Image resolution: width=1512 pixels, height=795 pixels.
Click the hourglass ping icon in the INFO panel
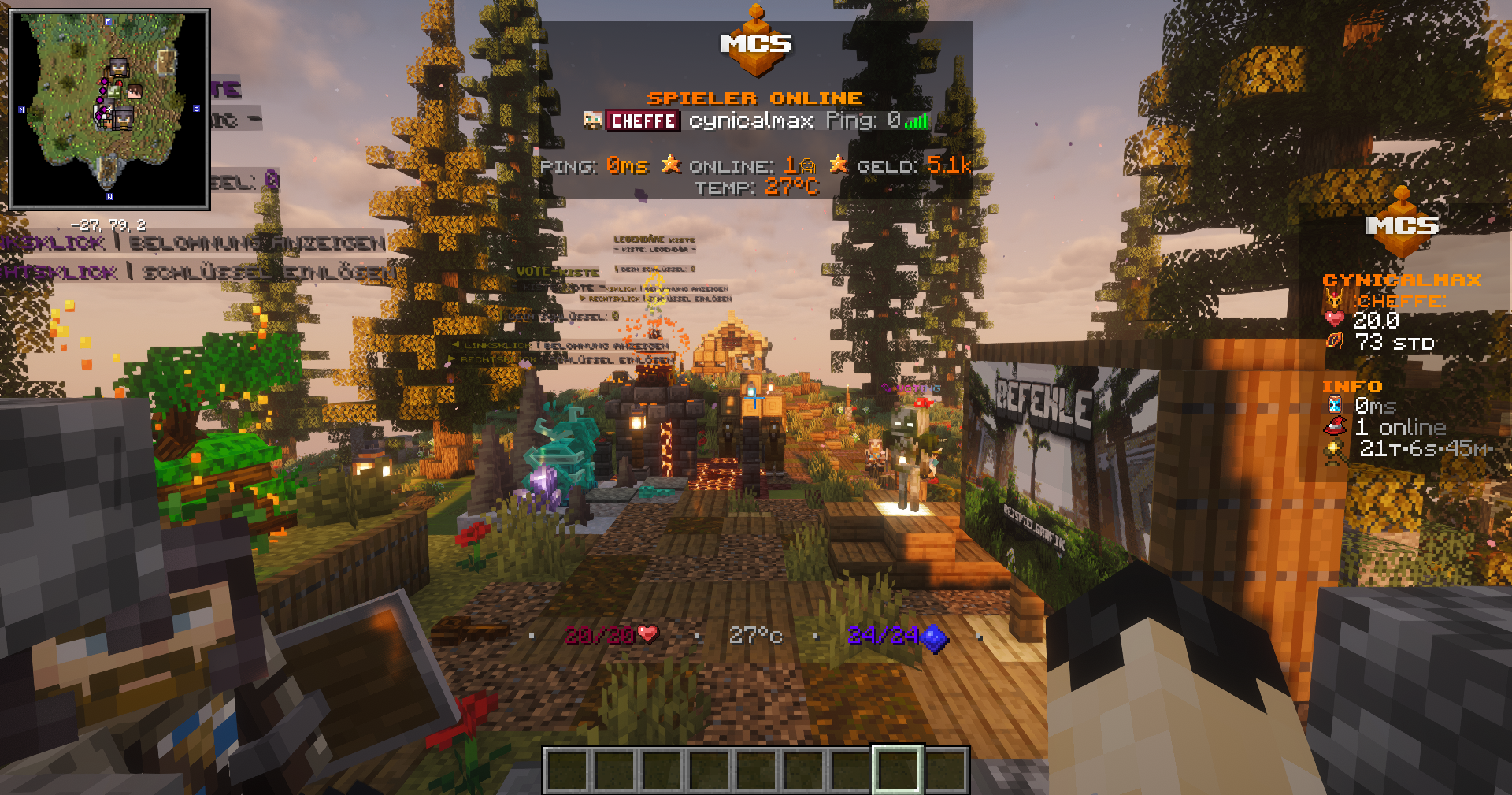pos(1334,405)
